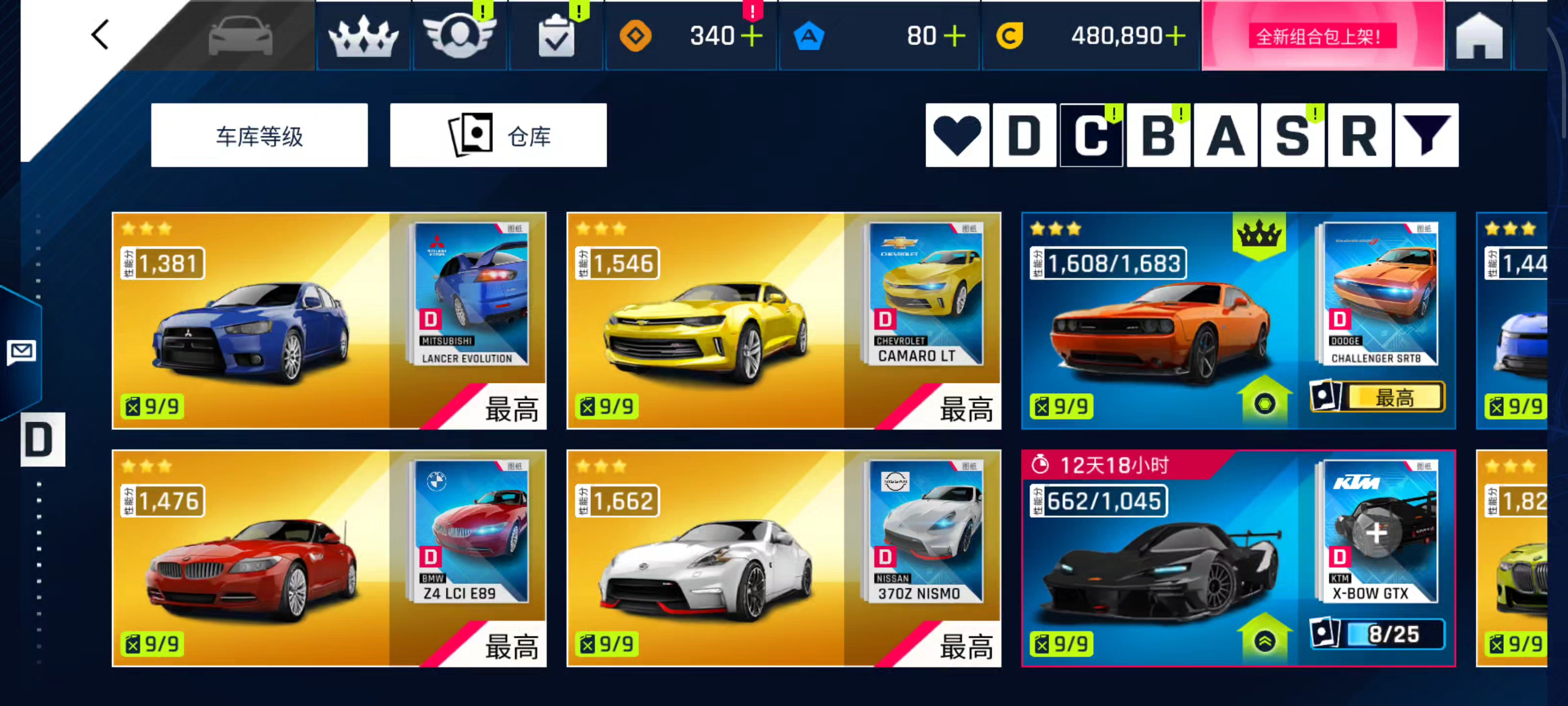
Task: Open the 车库等级 garage level button
Action: pos(259,135)
